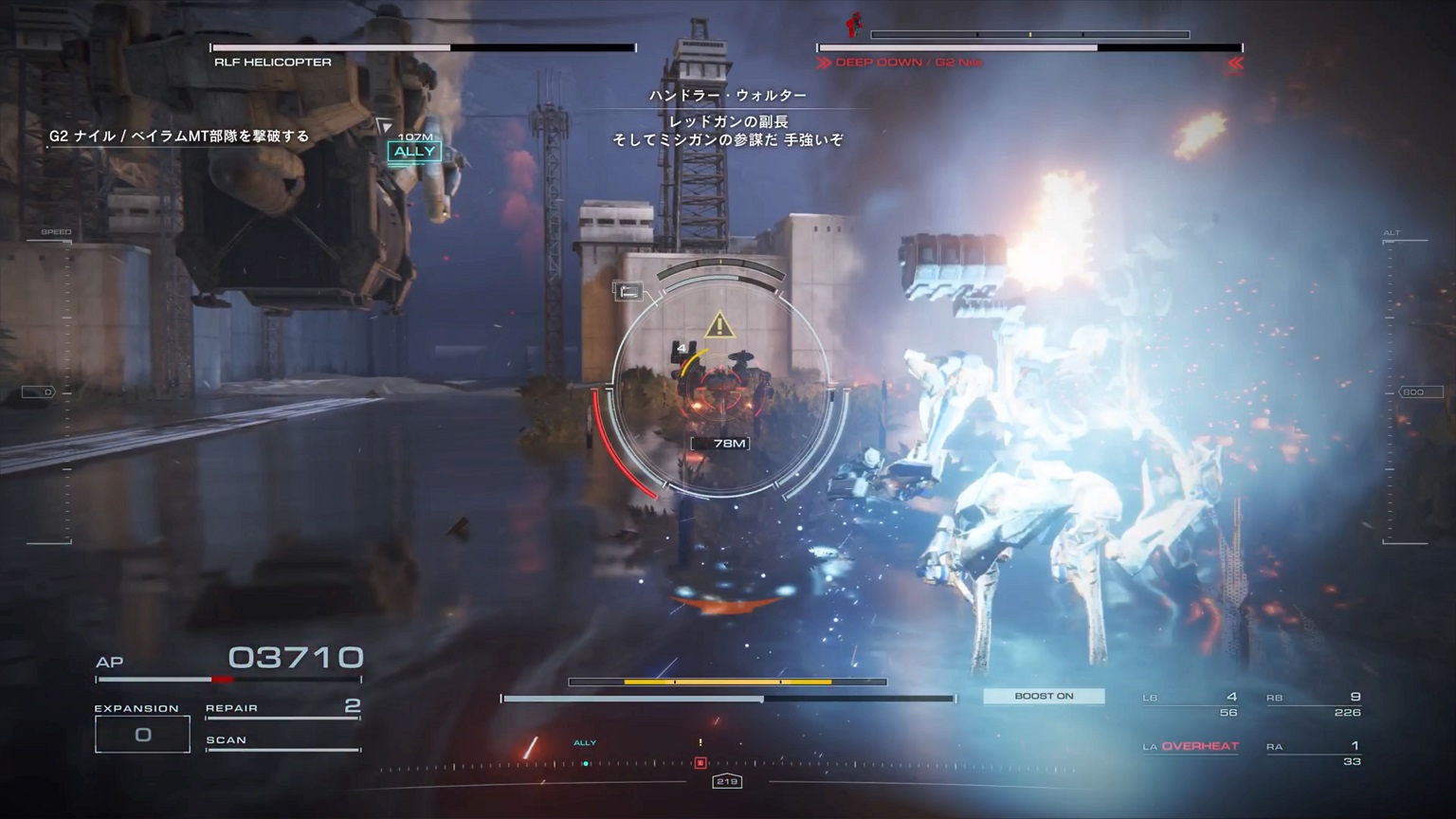The image size is (1456, 819).
Task: Toggle the BOOST ON indicator
Action: pyautogui.click(x=1044, y=696)
